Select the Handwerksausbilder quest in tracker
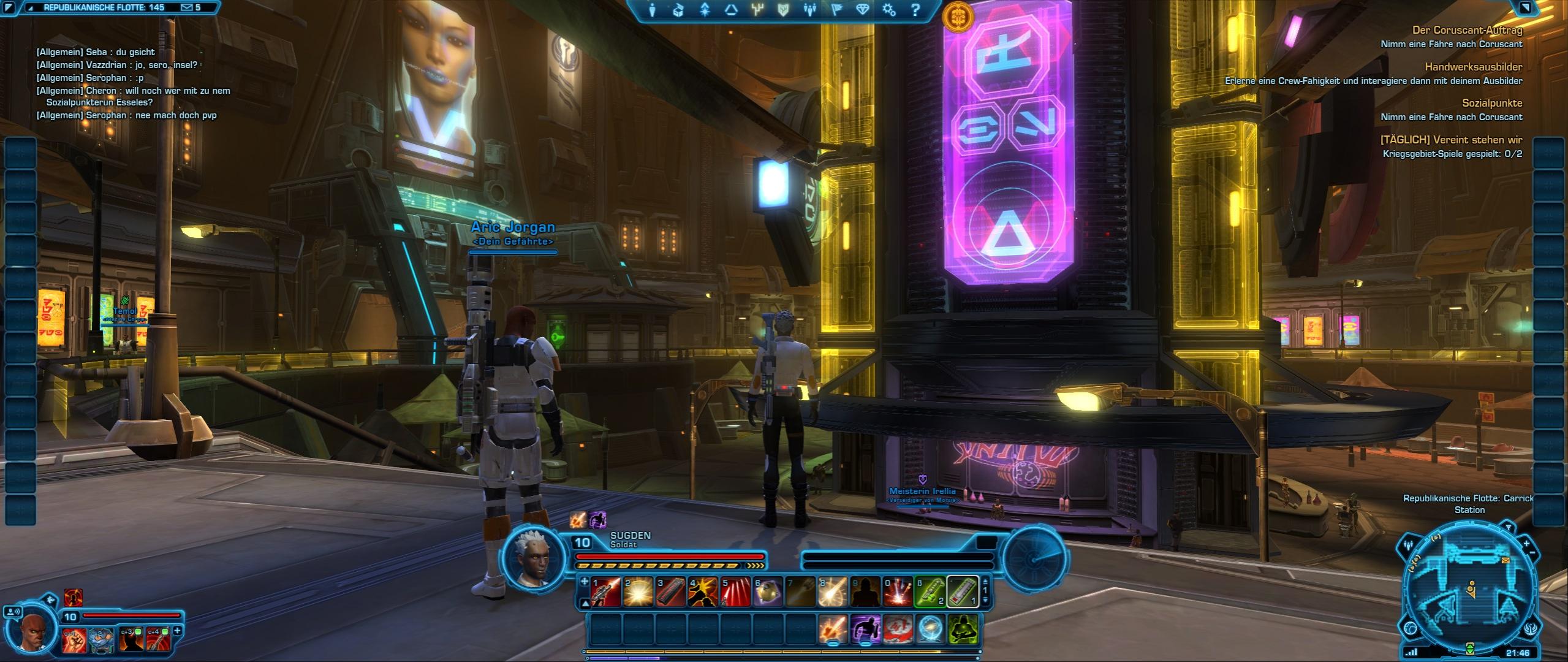The height and width of the screenshot is (662, 1568). click(x=1473, y=67)
